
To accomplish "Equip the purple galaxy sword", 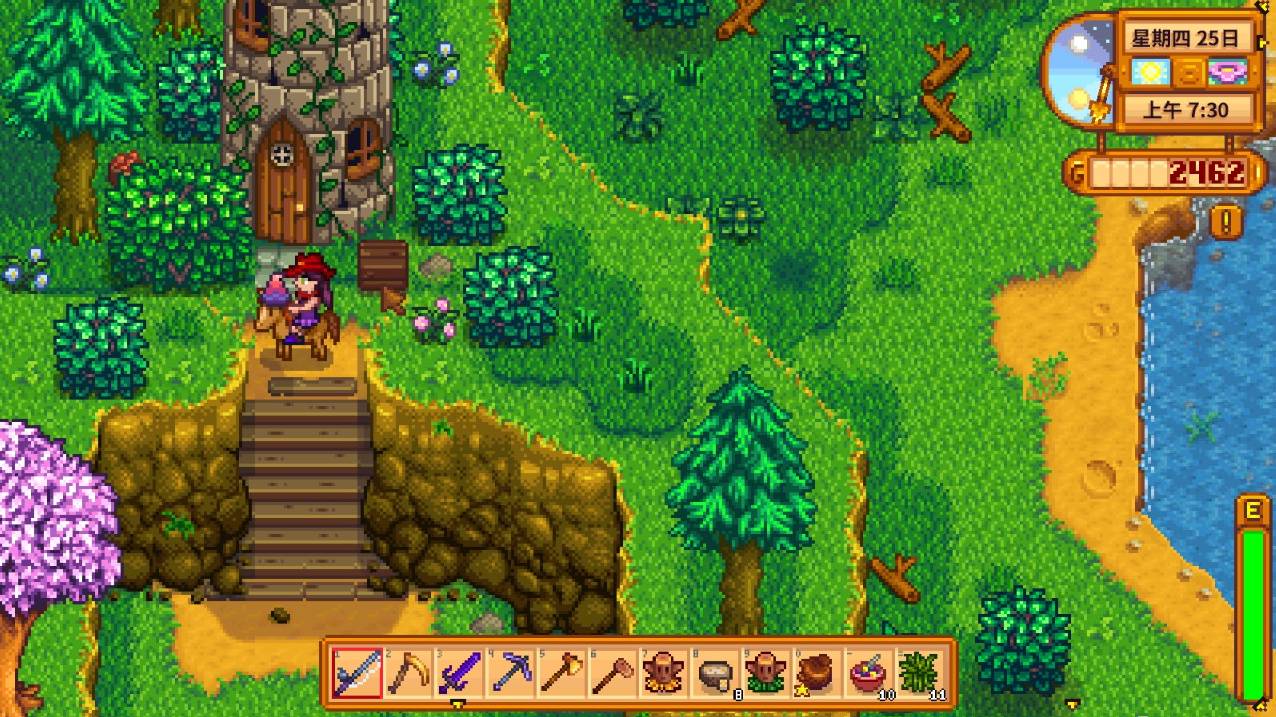I will 459,673.
